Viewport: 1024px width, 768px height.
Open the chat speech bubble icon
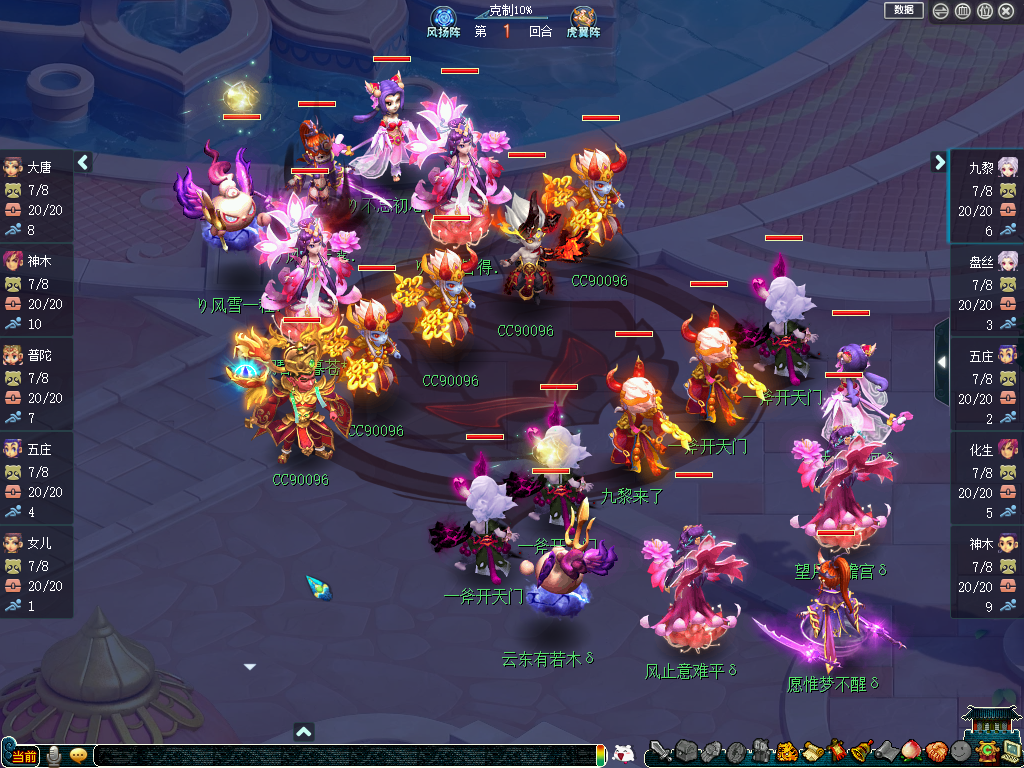point(78,756)
